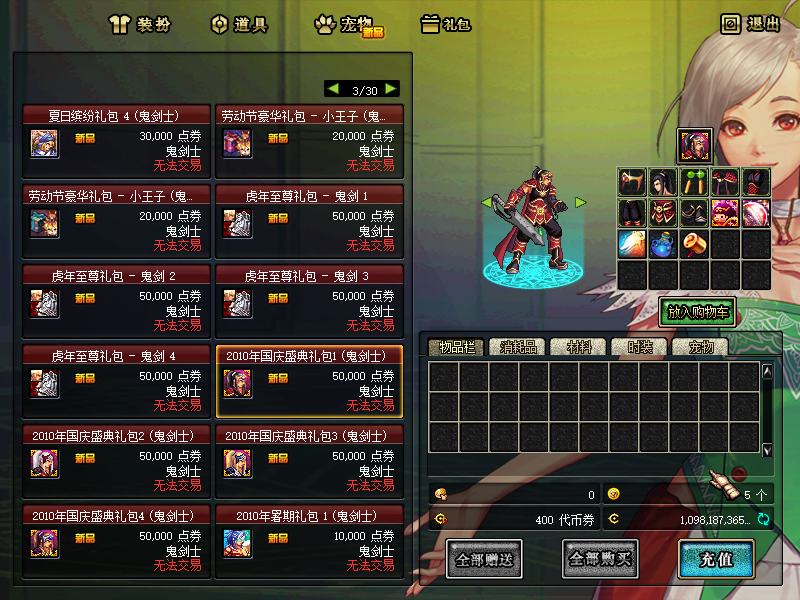Add preview to cart with 放入购物车
The image size is (800, 600).
pos(697,311)
